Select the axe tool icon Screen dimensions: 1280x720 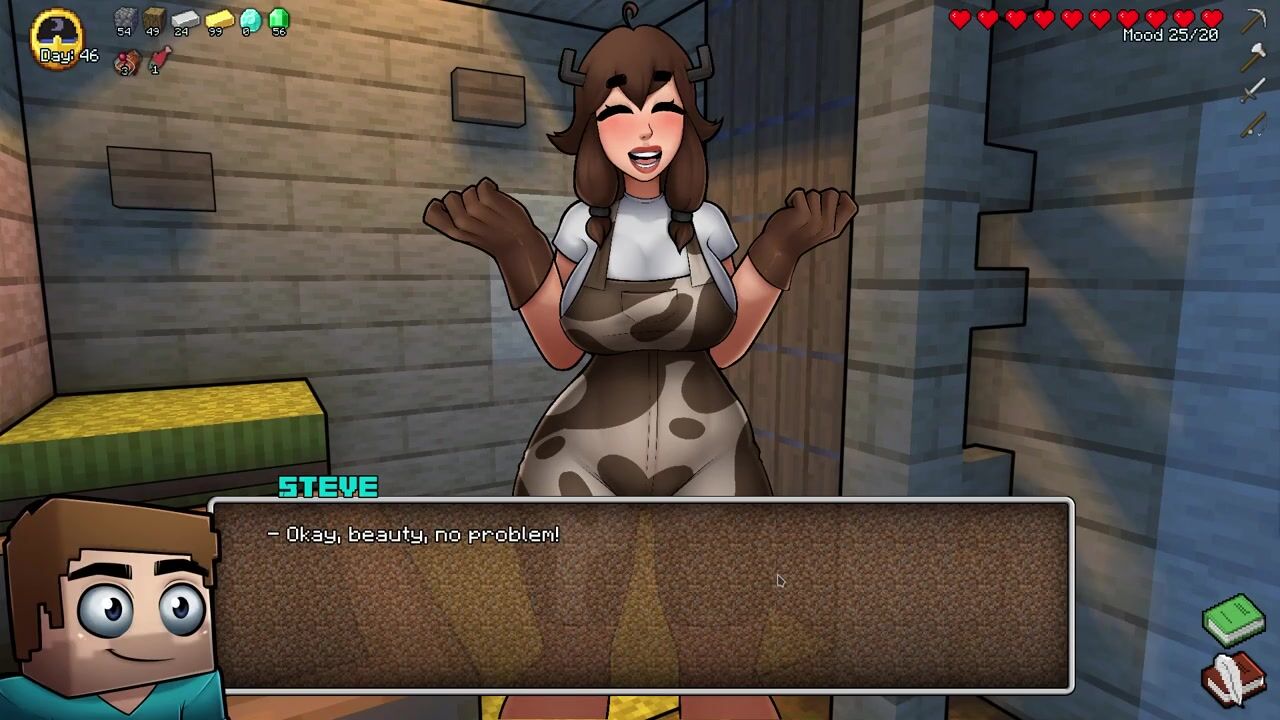tap(1254, 57)
